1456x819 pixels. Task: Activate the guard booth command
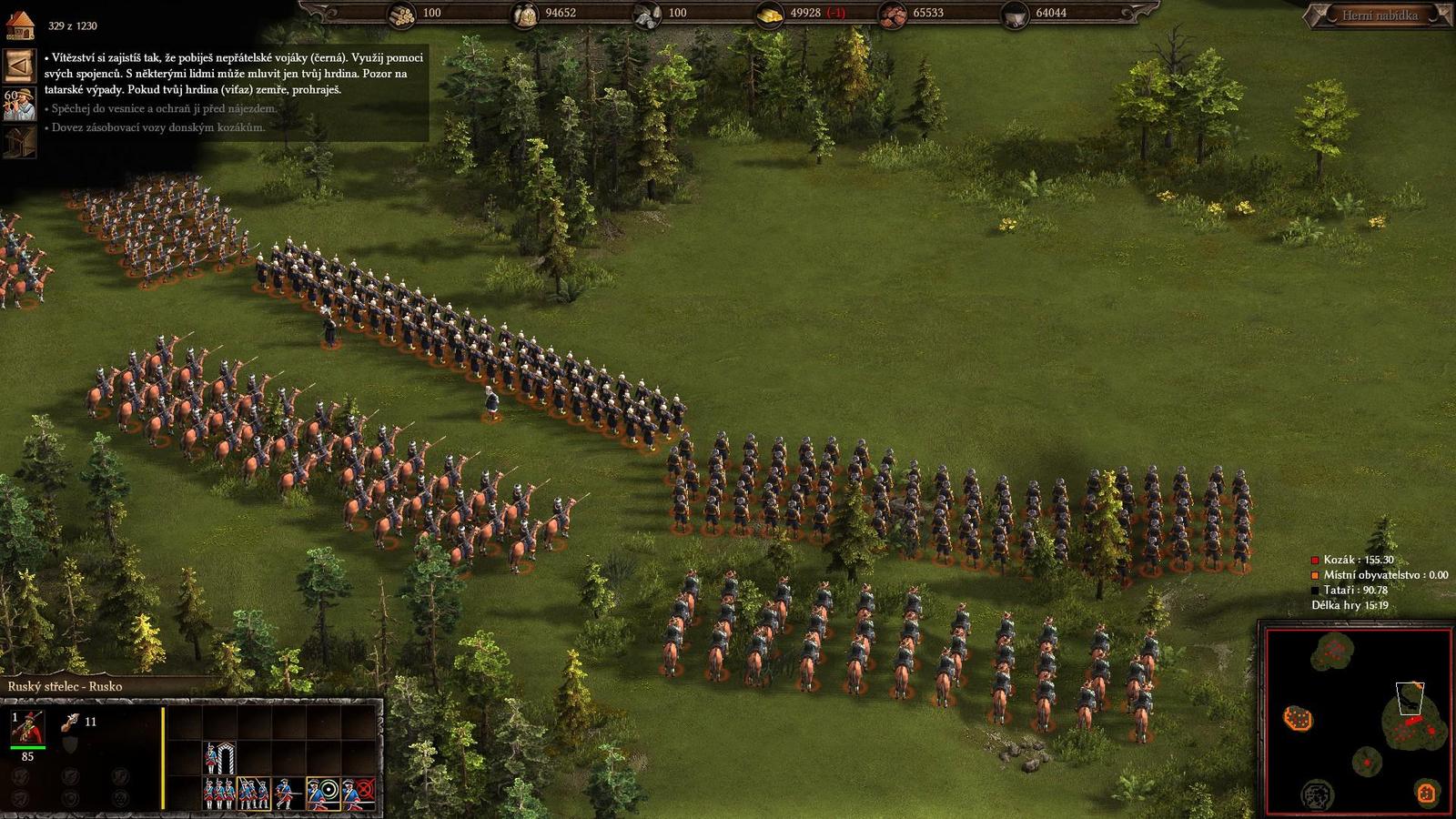219,758
